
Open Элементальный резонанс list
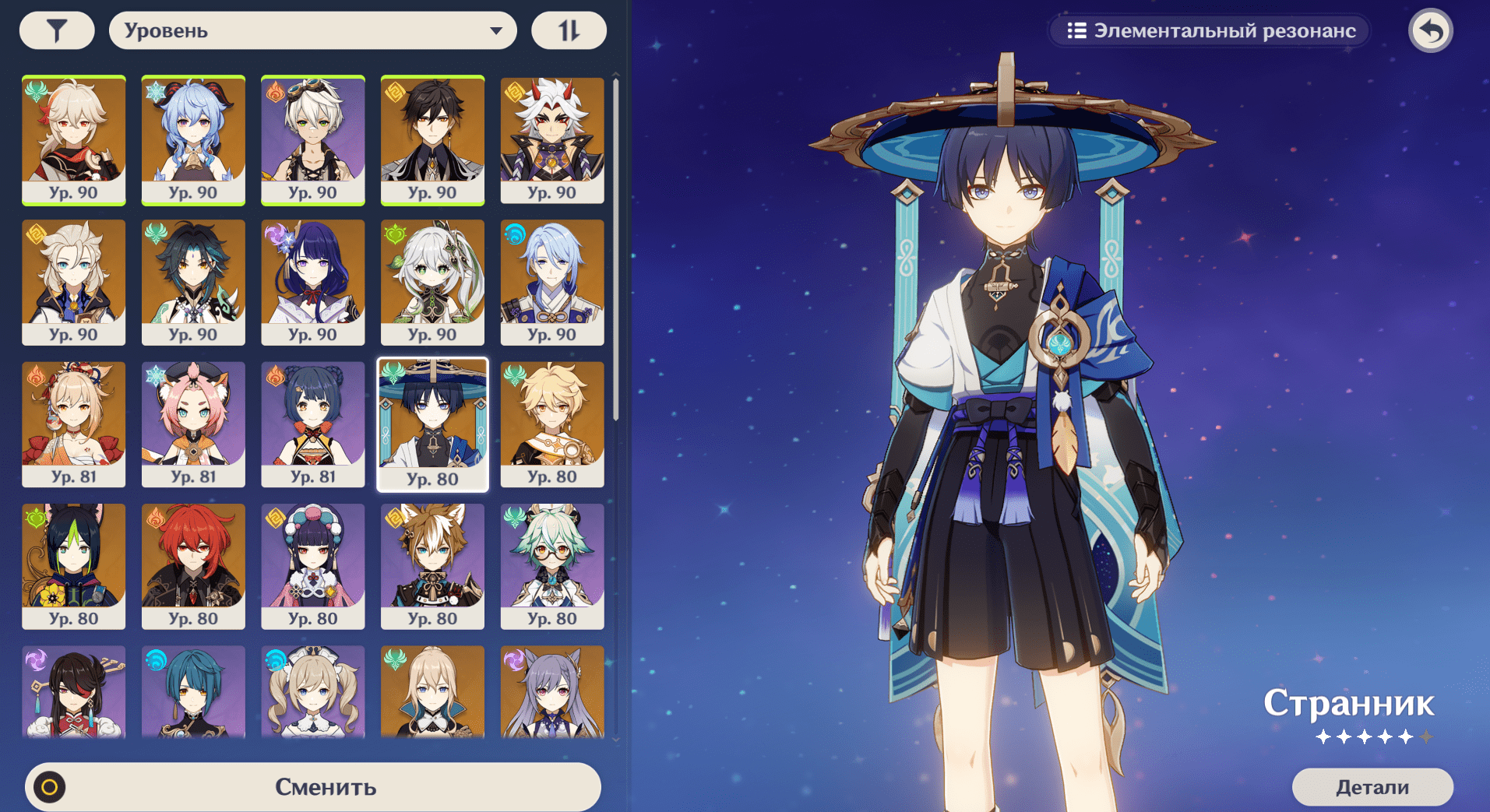[x=1210, y=31]
